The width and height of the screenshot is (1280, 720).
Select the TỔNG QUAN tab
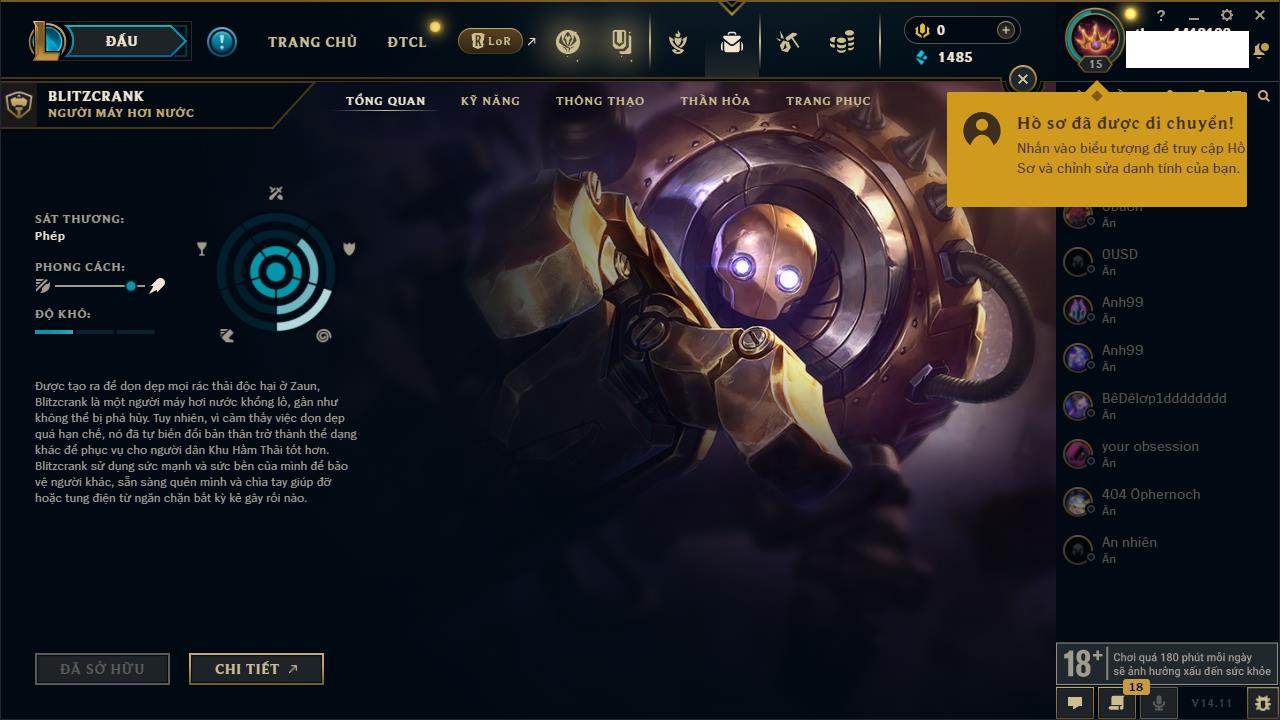386,101
